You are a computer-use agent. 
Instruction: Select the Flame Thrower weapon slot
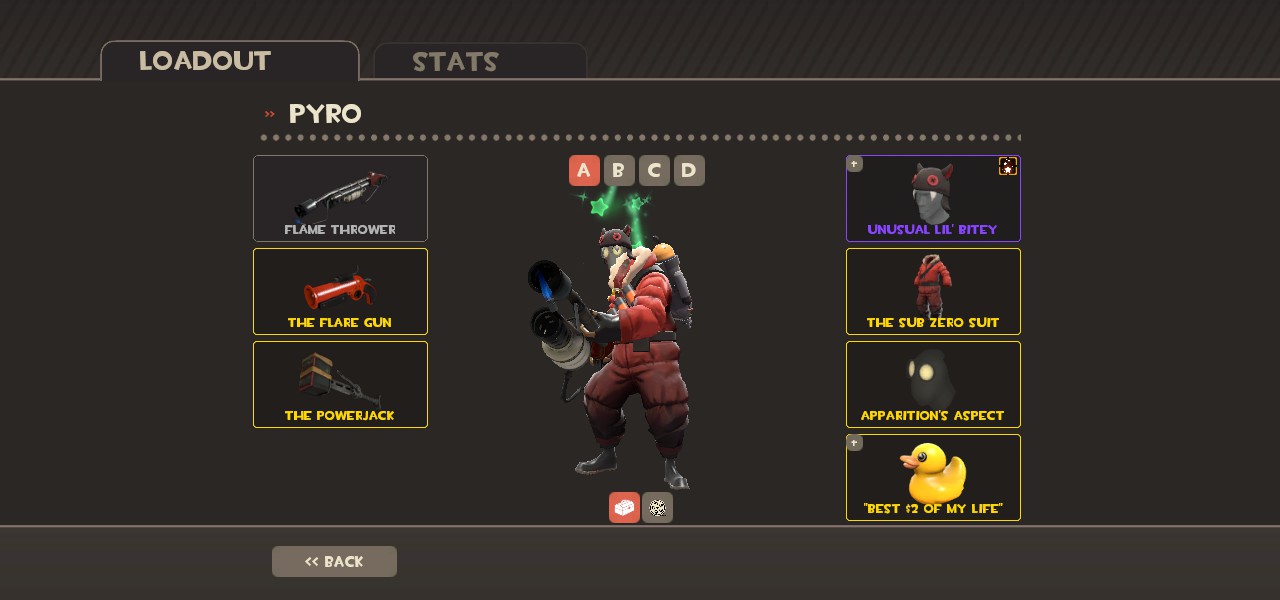point(340,198)
